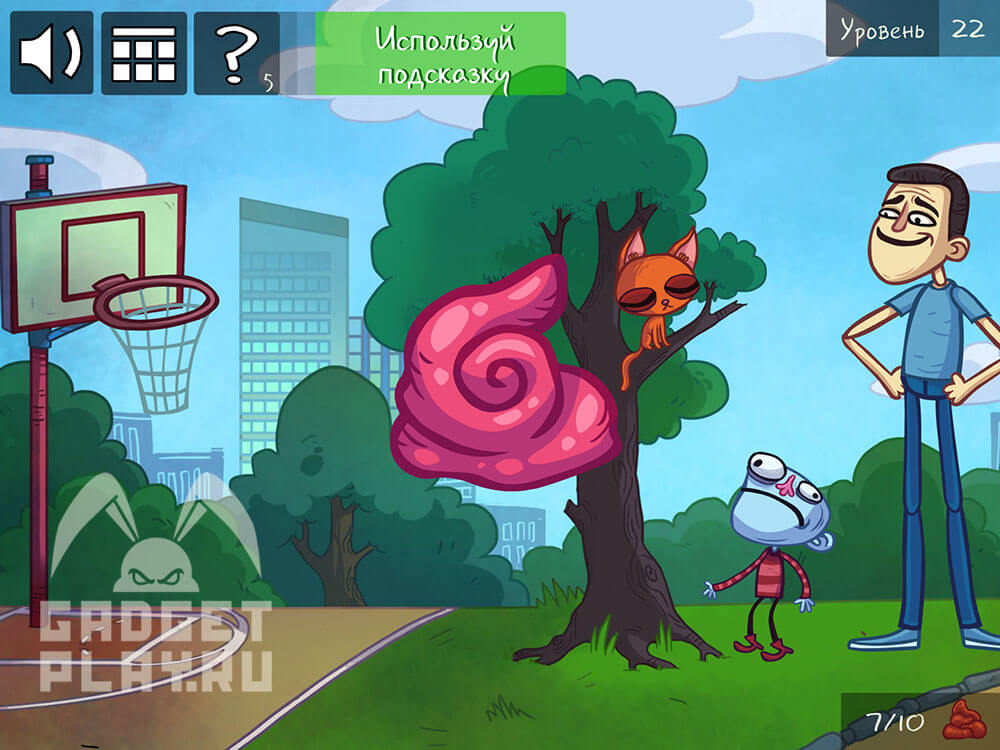
Task: Tap the green "Используй подсказку" banner
Action: coord(440,54)
